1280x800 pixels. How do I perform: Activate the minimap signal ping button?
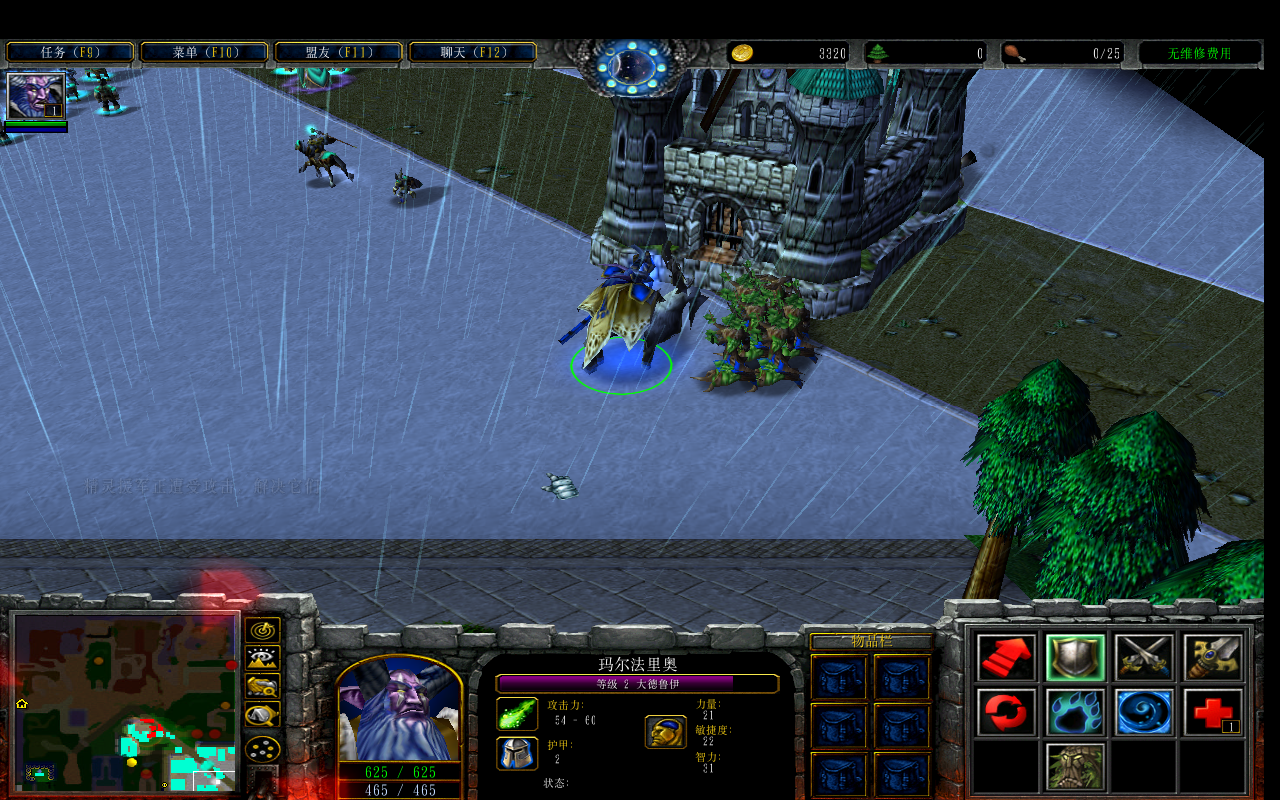click(263, 631)
